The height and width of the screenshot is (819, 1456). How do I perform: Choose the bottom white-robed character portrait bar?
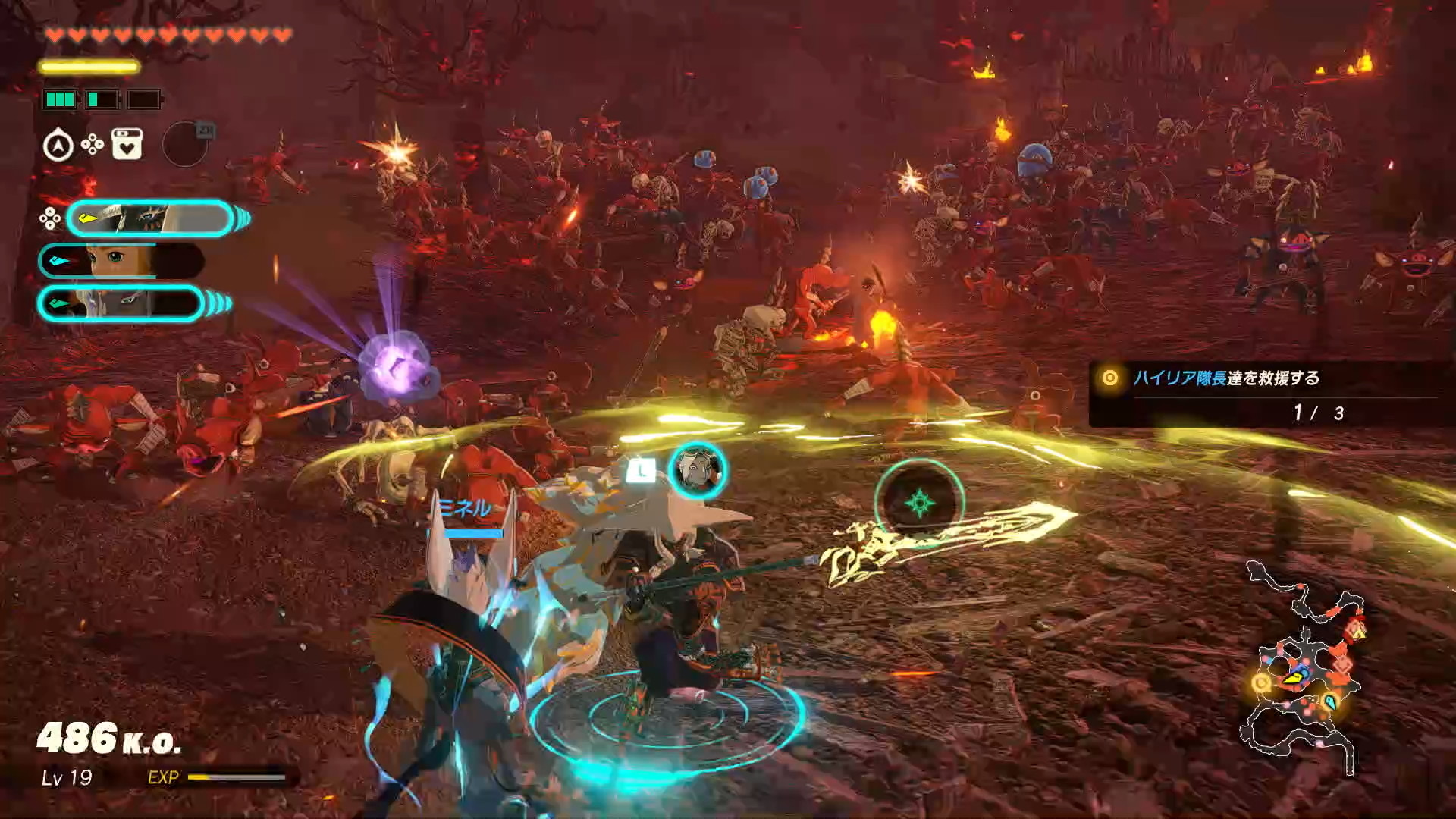121,304
